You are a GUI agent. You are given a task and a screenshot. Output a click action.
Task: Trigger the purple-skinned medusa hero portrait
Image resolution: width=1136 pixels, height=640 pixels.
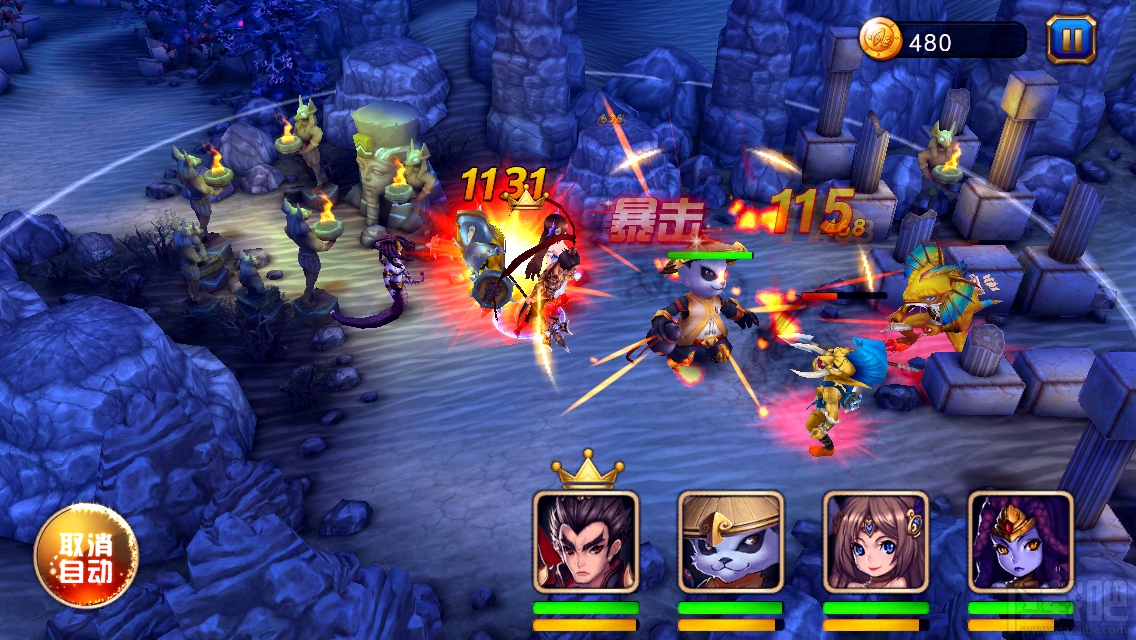click(x=1020, y=542)
